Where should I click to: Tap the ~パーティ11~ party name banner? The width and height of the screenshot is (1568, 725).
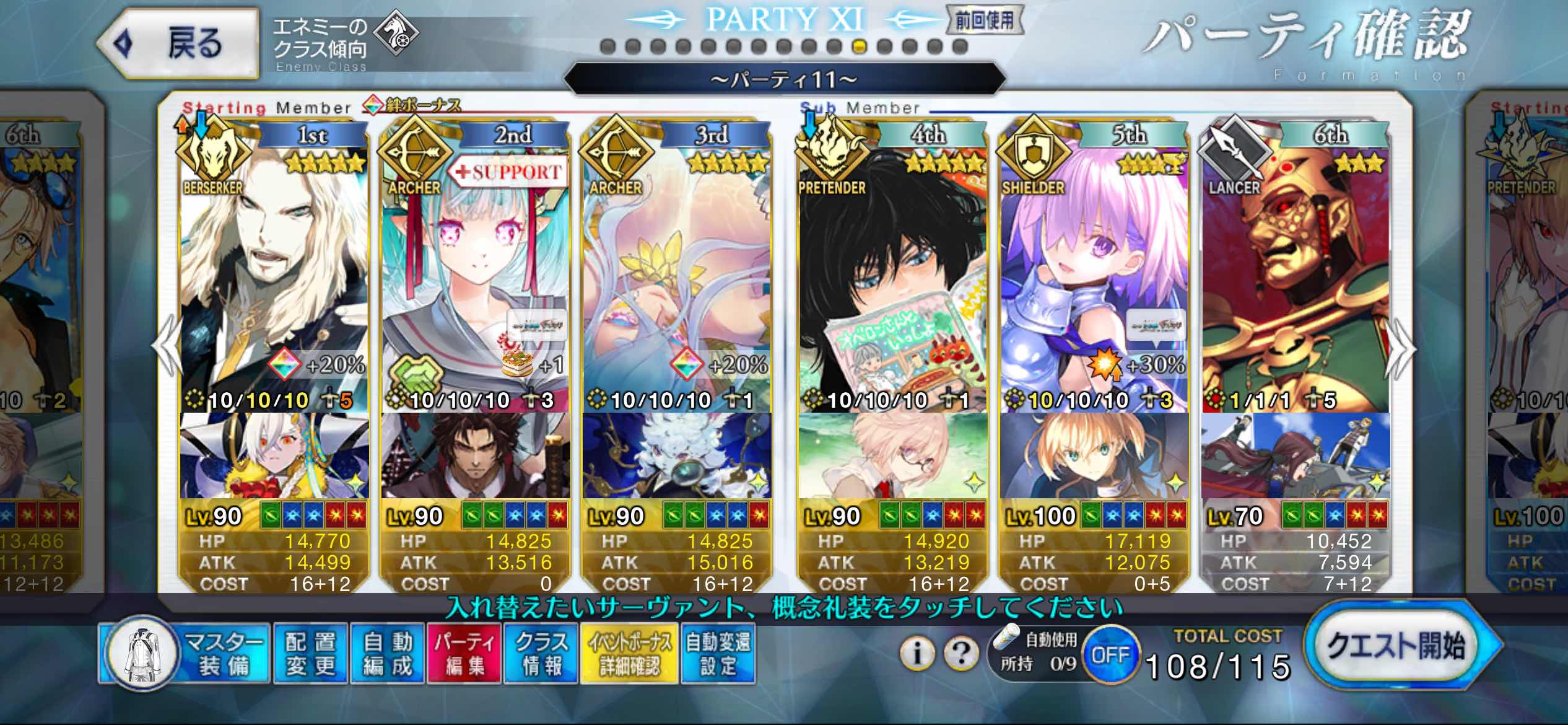tap(784, 79)
